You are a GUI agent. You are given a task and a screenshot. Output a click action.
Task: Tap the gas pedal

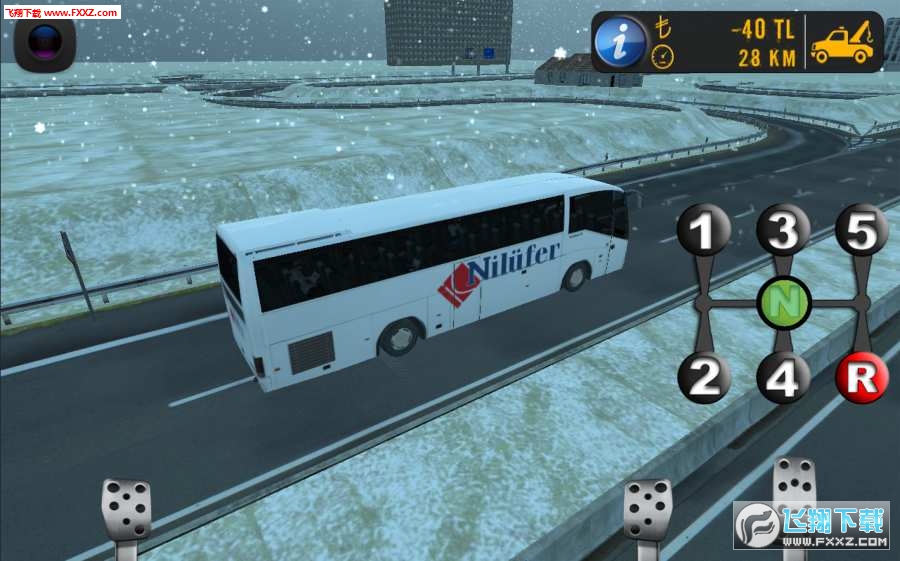(x=795, y=500)
